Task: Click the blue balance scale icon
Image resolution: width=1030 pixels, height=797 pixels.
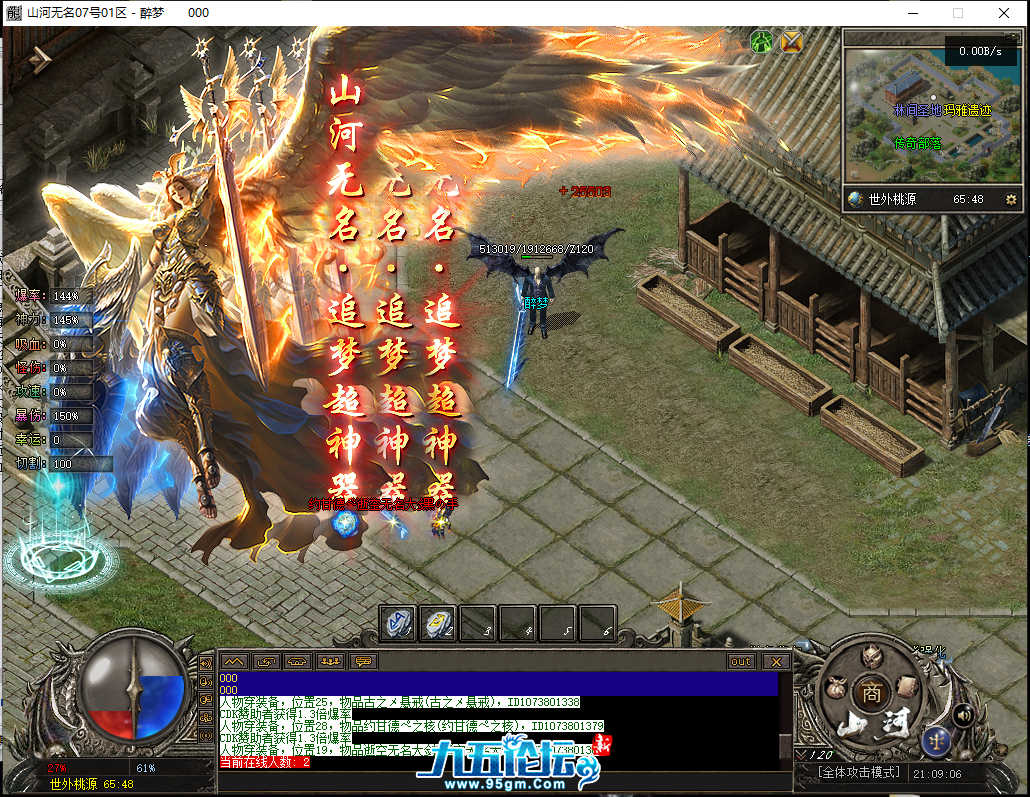Action: [x=938, y=740]
